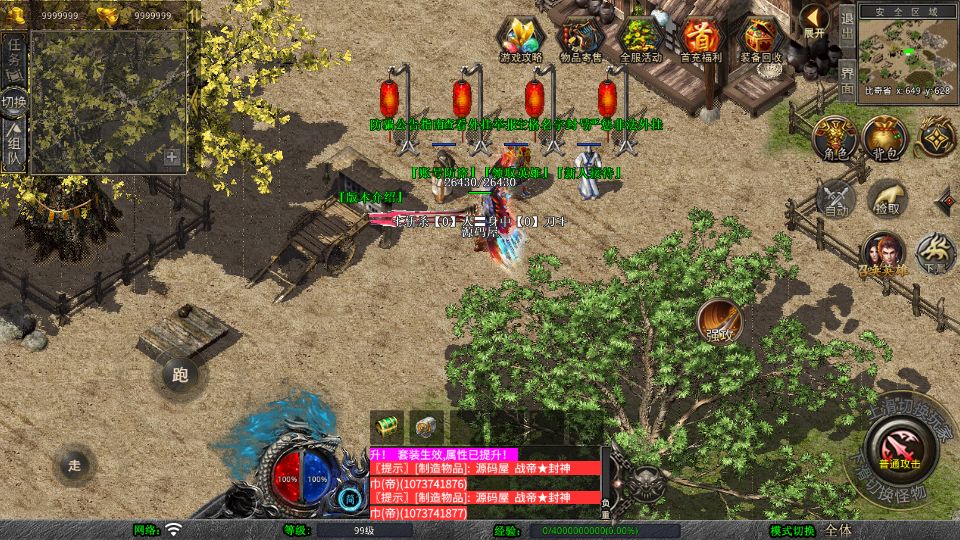Use the 普通攻击 normal attack button
This screenshot has height=540, width=960.
click(x=899, y=447)
